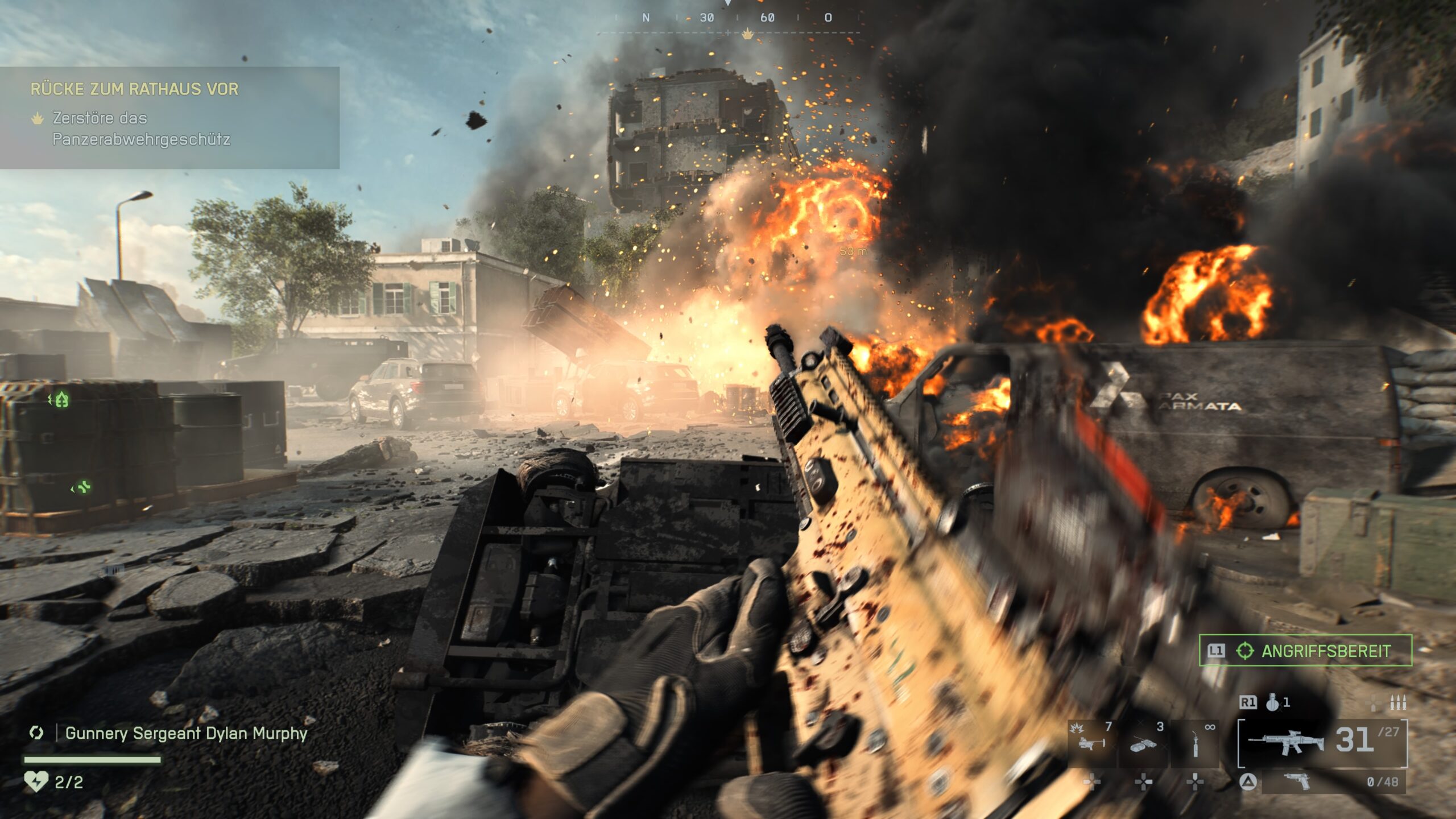Select the frag grenade icon
Viewport: 1456px width, 819px height.
coord(1273,703)
